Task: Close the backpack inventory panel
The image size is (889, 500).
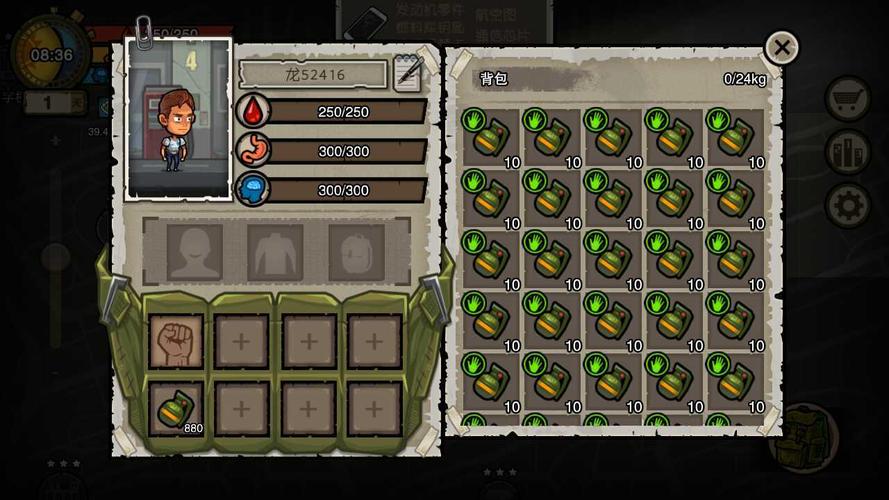Action: point(781,47)
